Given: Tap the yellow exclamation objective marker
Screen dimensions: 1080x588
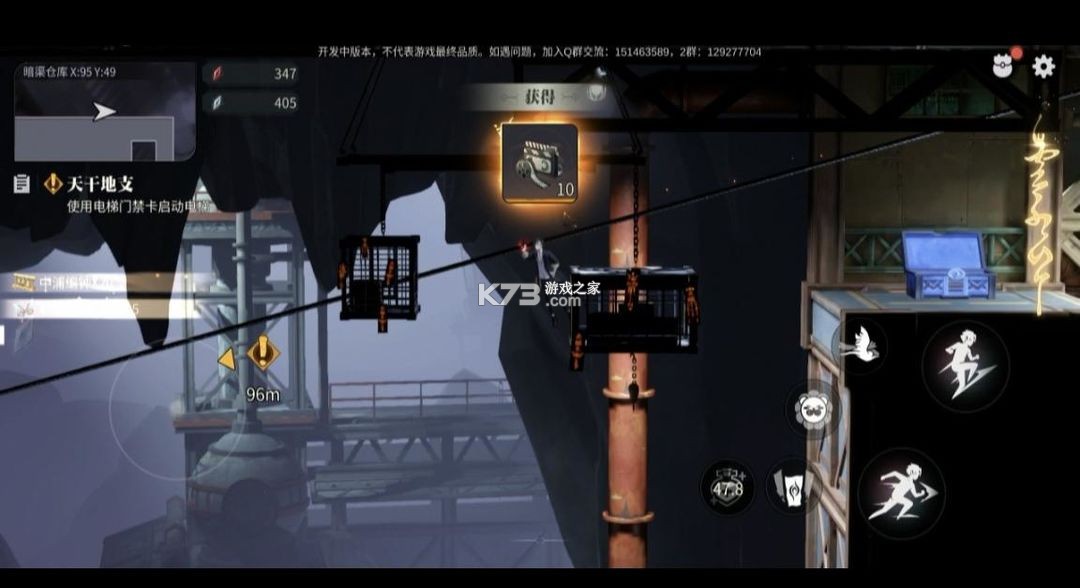Looking at the screenshot, I should pyautogui.click(x=263, y=352).
